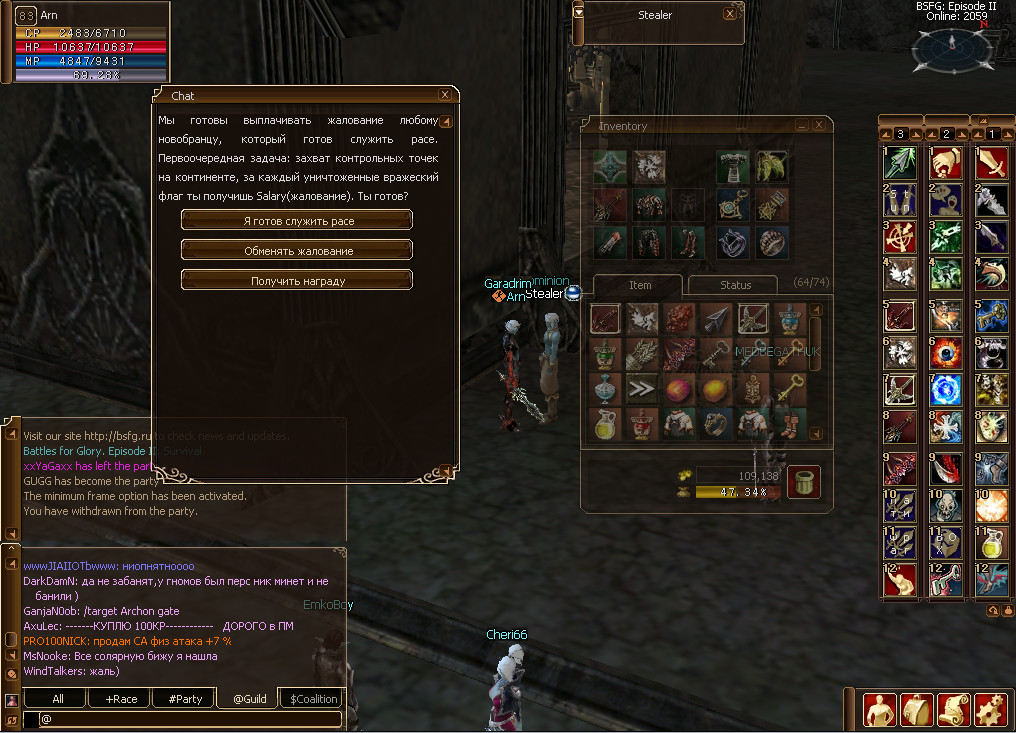The height and width of the screenshot is (733, 1016).
Task: Click the compass minimap
Action: pos(952,47)
